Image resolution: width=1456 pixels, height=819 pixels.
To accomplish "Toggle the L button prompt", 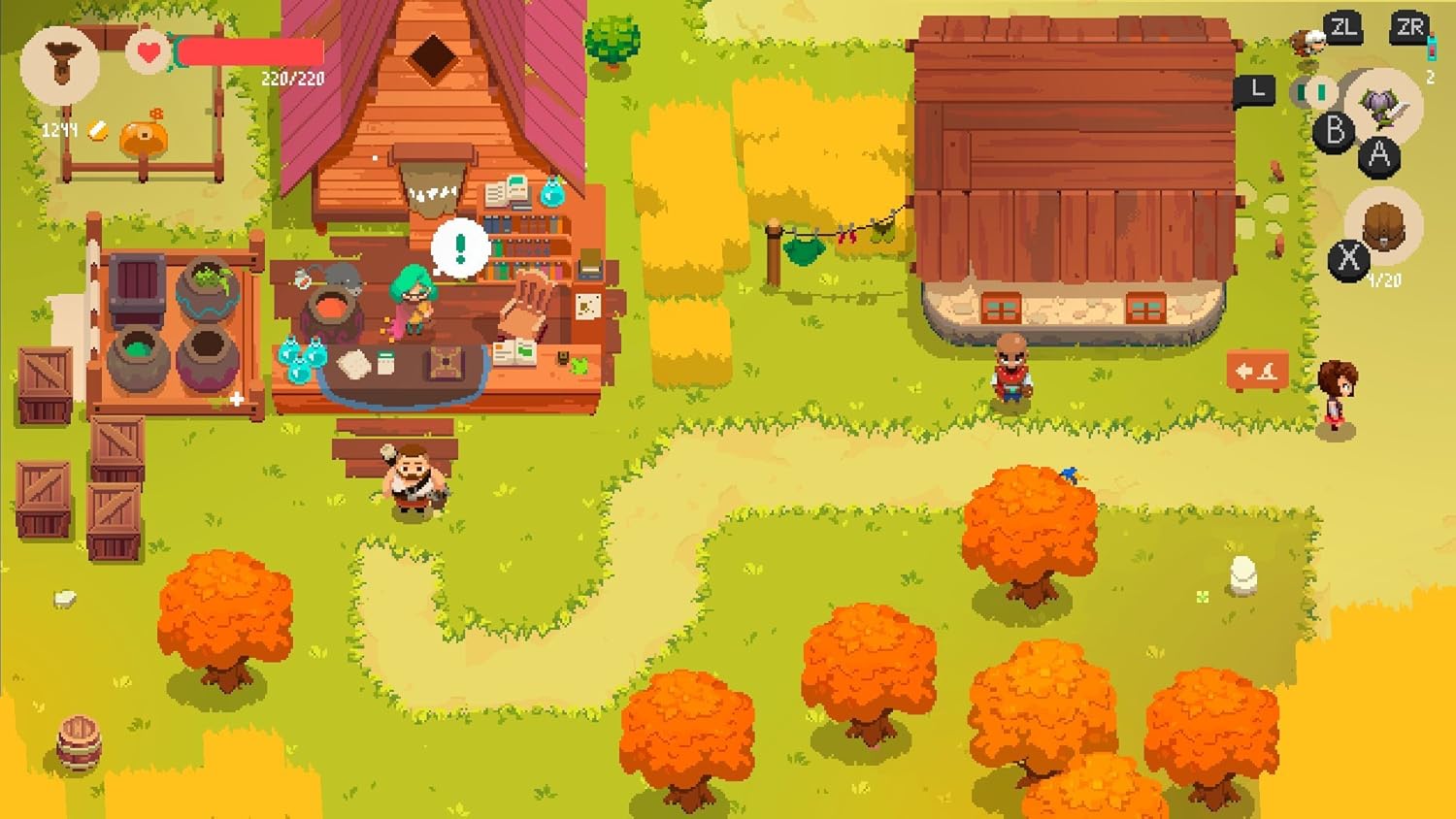I will (x=1256, y=89).
